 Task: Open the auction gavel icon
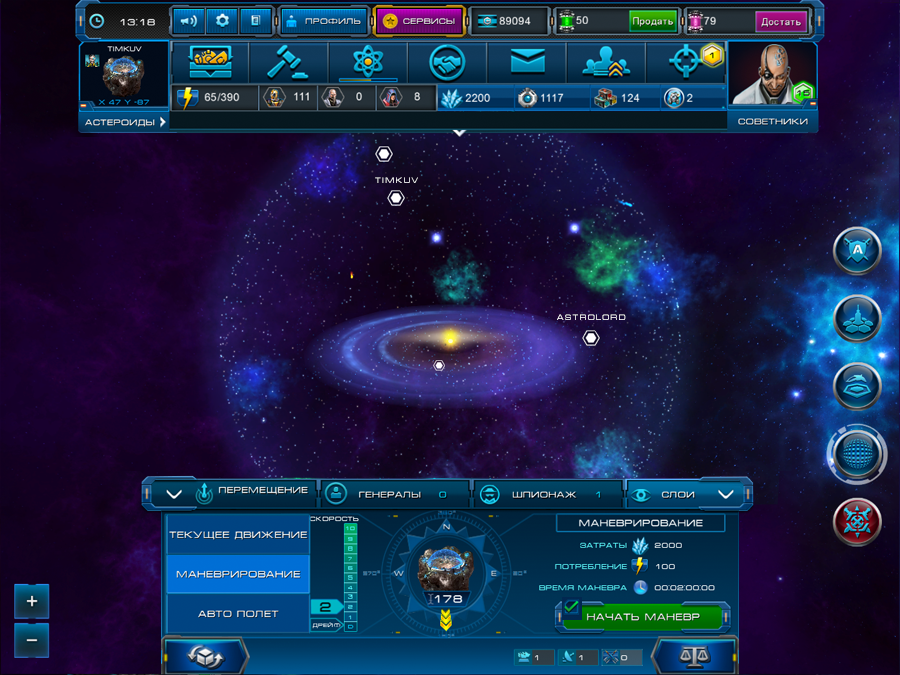click(291, 62)
